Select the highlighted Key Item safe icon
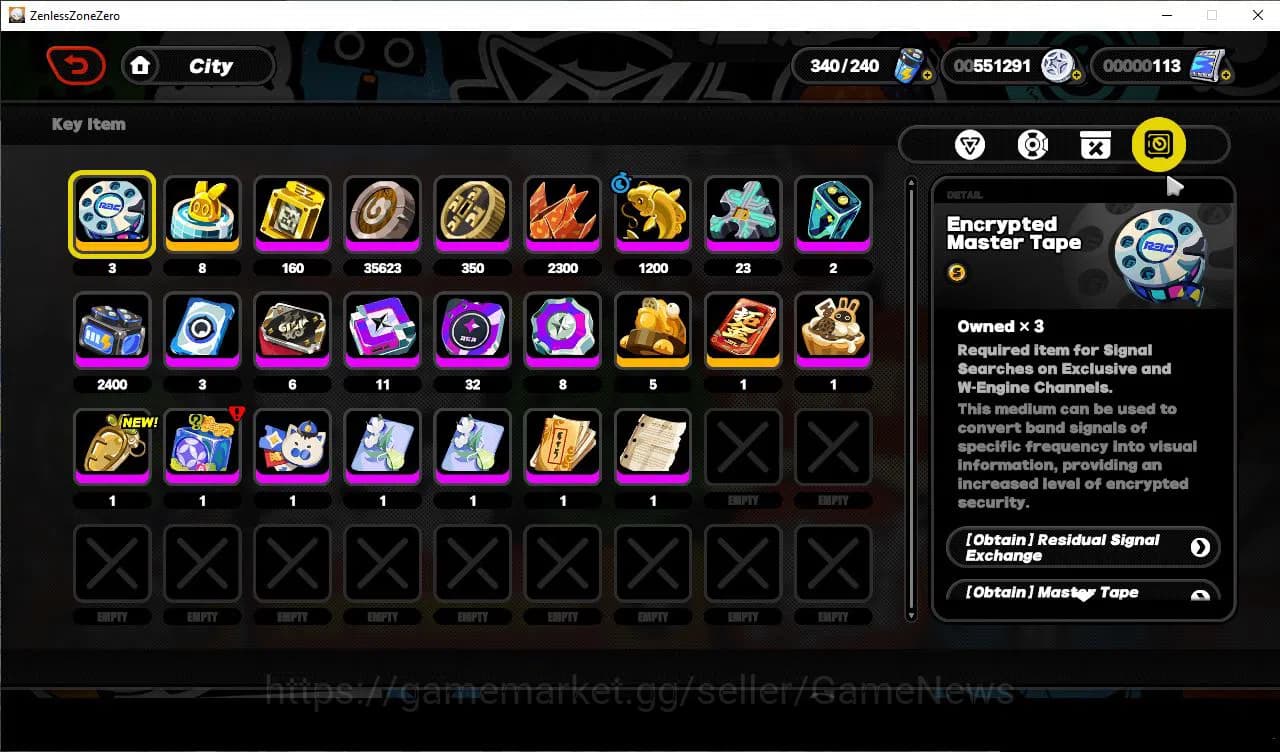Screen dimensions: 1280x752 click(1157, 144)
